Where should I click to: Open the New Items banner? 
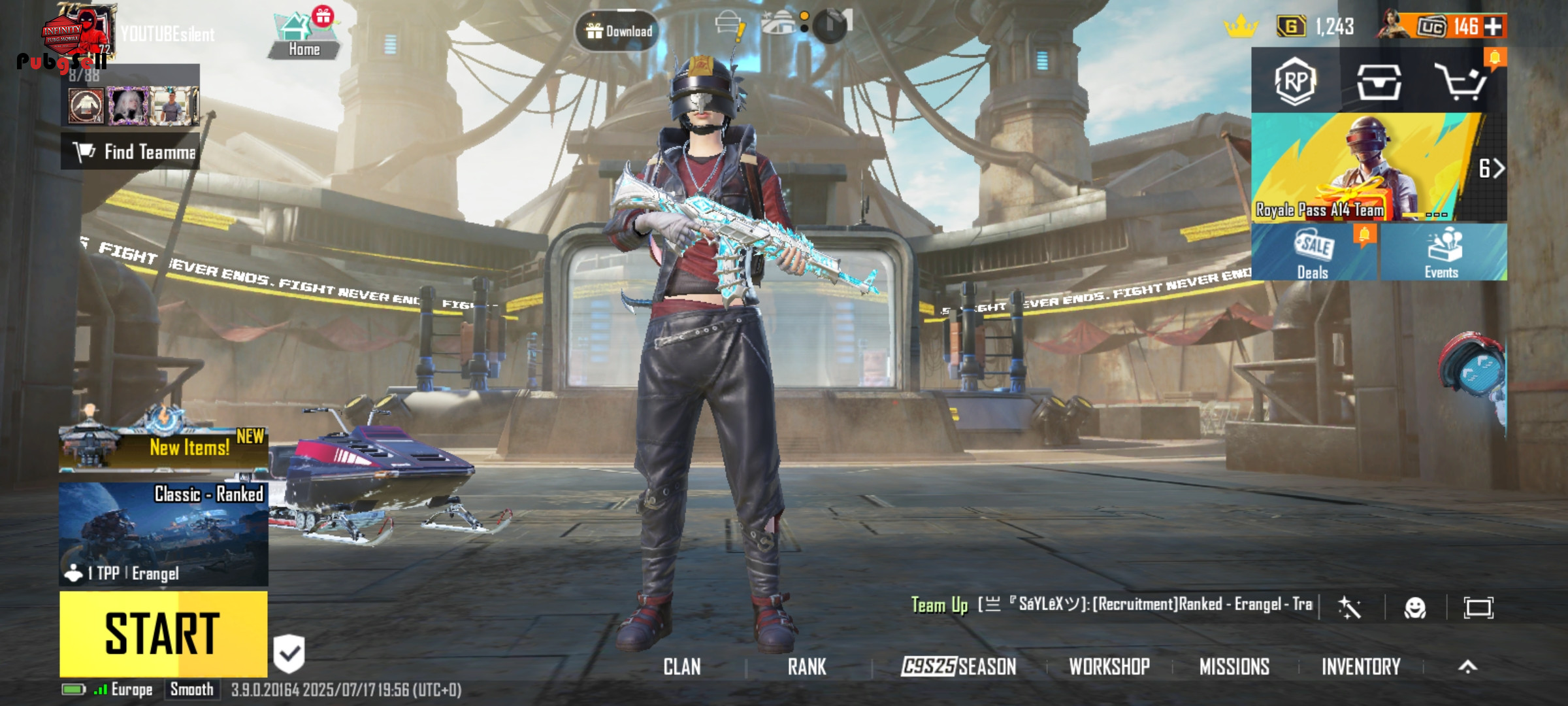tap(163, 448)
